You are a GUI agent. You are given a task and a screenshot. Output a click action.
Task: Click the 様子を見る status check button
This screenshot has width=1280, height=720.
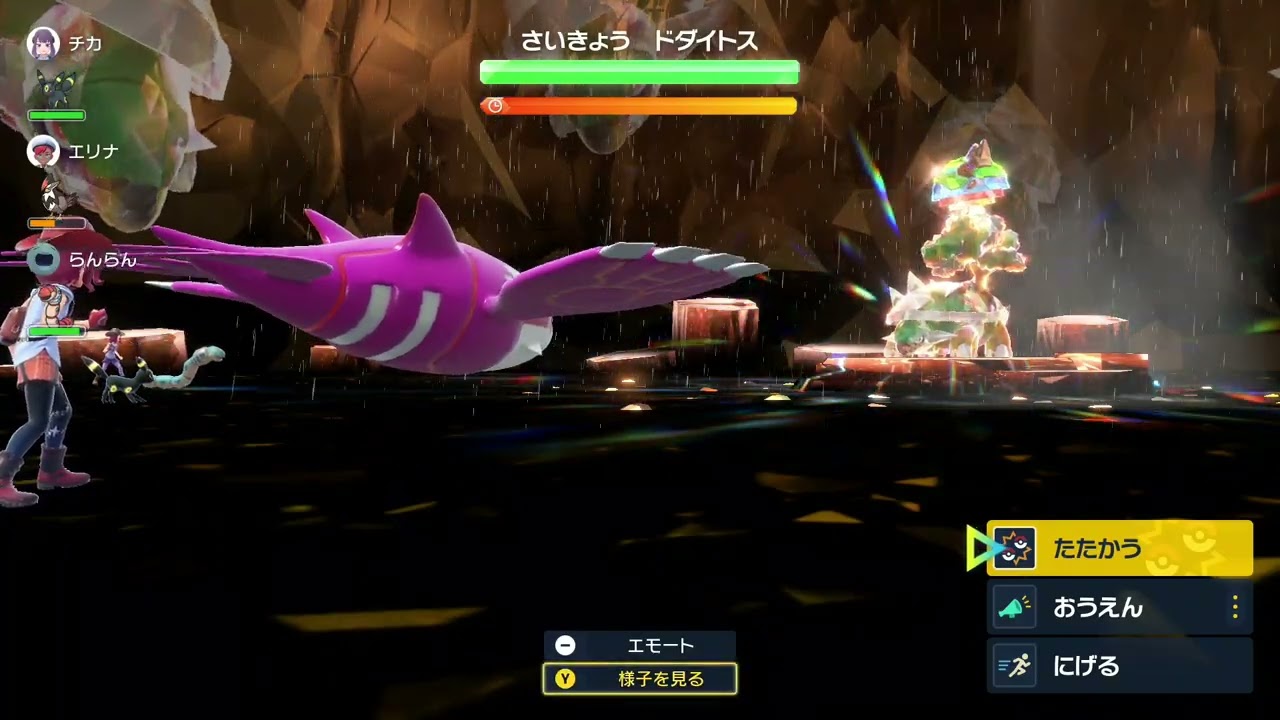pyautogui.click(x=640, y=679)
